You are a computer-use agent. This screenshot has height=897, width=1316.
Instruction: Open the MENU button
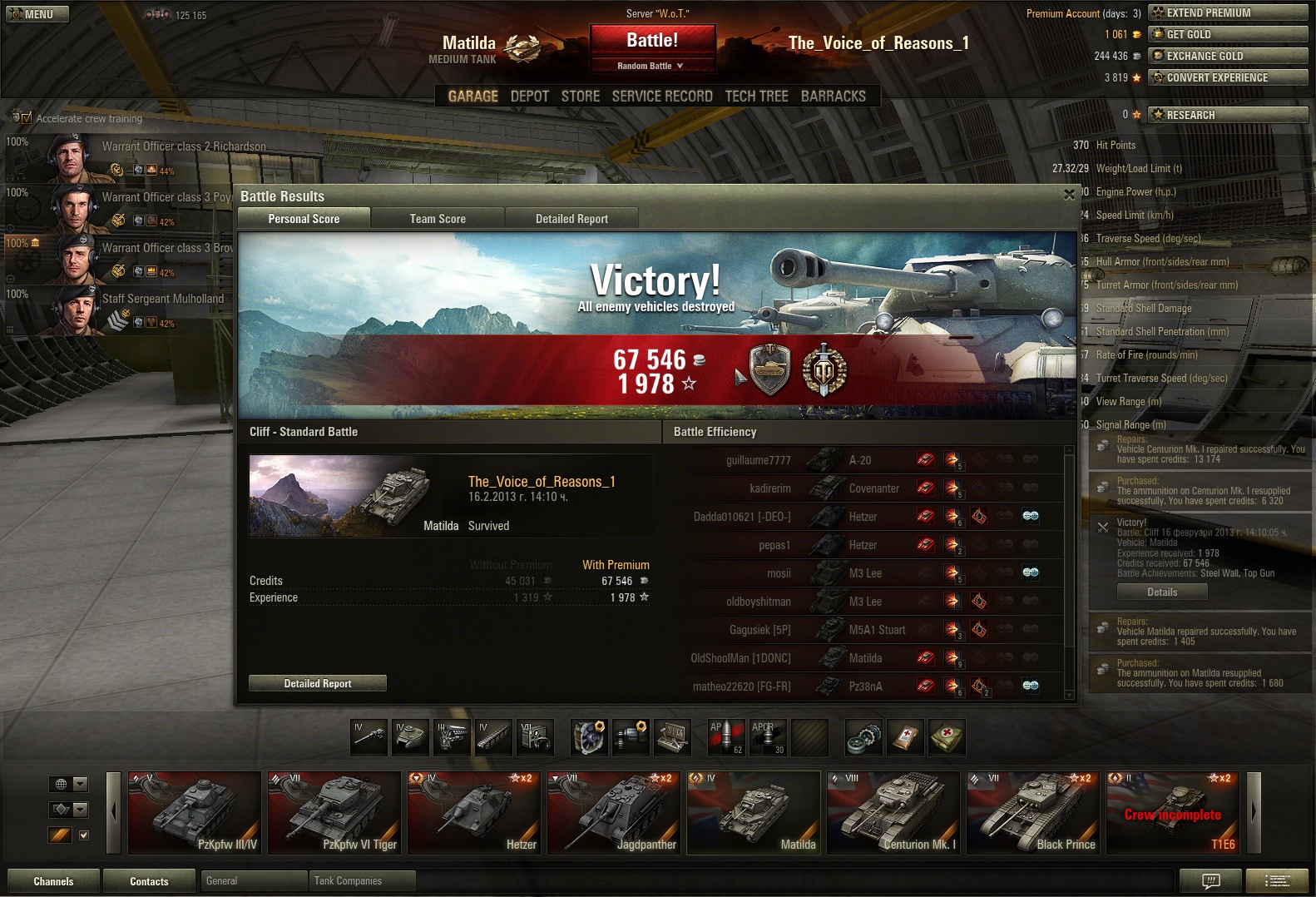click(x=37, y=14)
